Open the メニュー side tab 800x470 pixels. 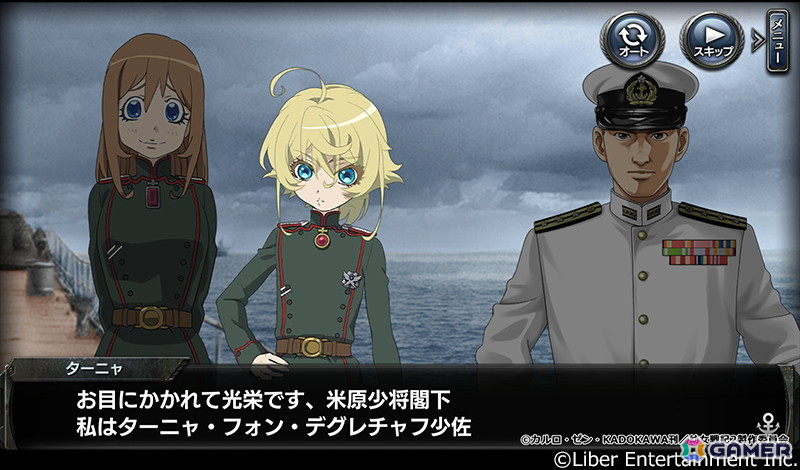tap(777, 40)
